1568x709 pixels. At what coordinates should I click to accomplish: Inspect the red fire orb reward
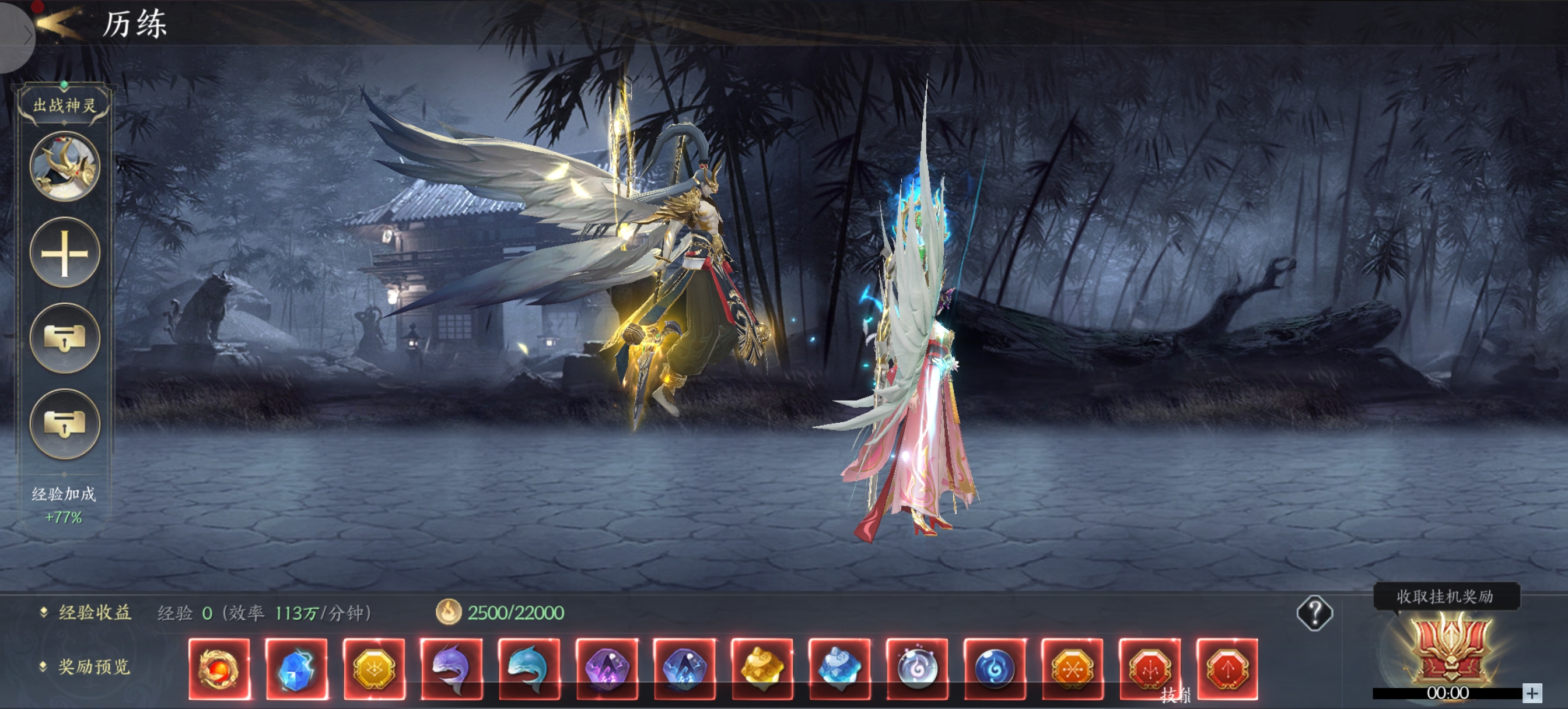[219, 669]
